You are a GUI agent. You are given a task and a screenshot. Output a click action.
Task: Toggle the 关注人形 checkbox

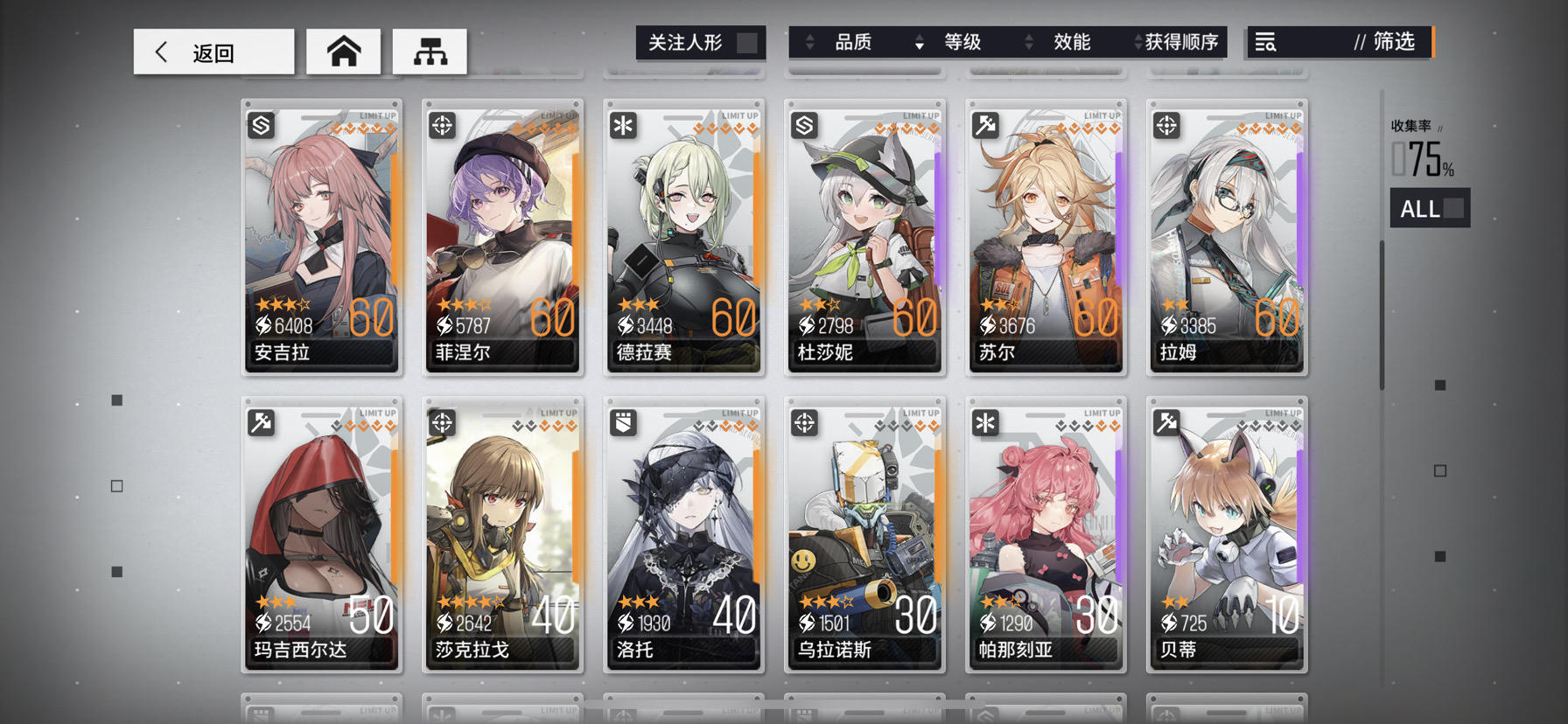point(745,41)
